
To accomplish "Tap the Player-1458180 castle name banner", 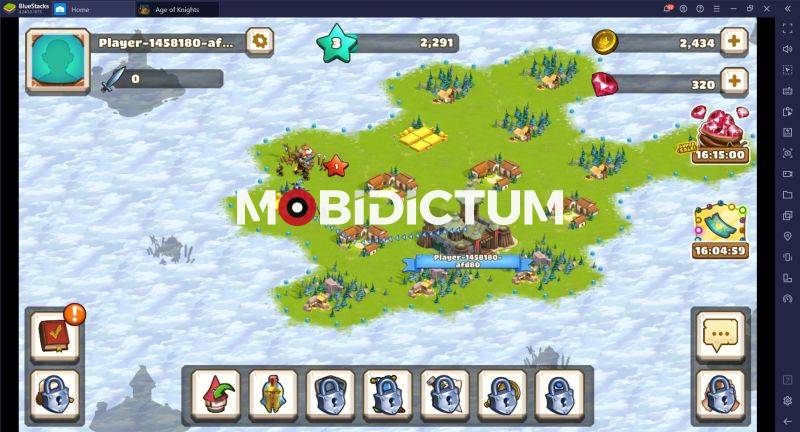I will (463, 263).
